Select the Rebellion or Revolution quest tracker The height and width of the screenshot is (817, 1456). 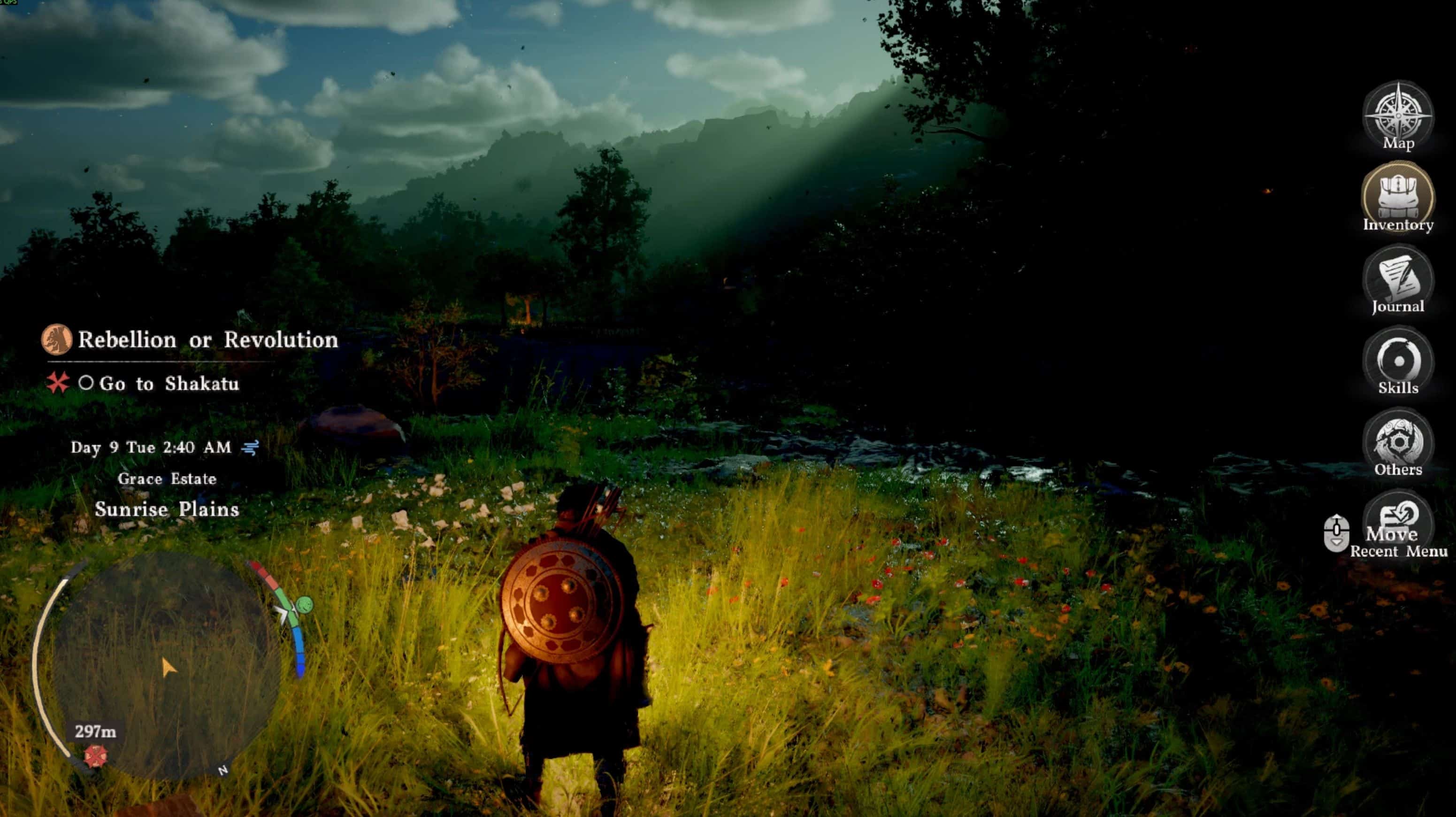point(207,340)
